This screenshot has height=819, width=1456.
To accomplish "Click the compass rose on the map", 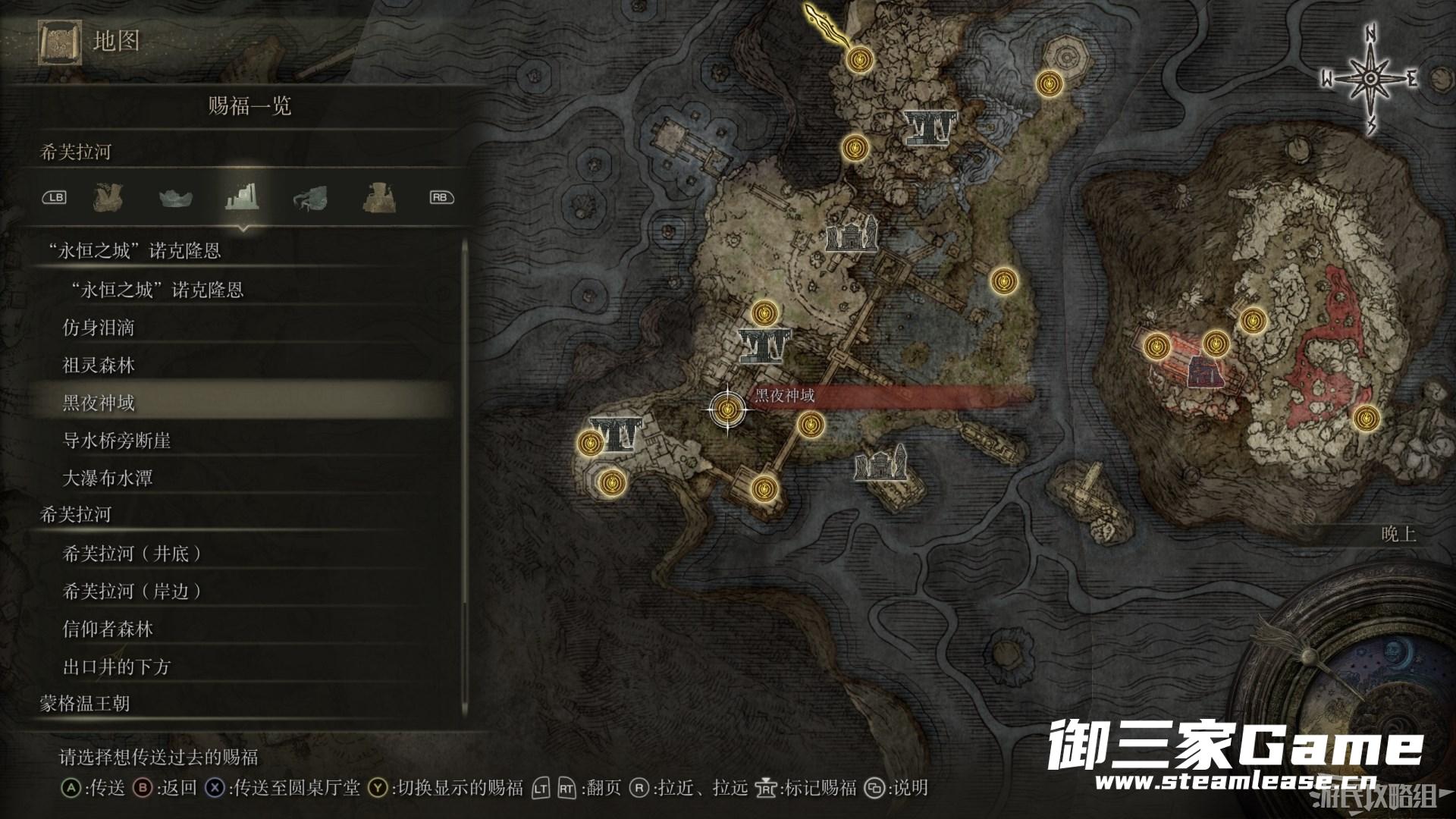I will tap(1370, 79).
